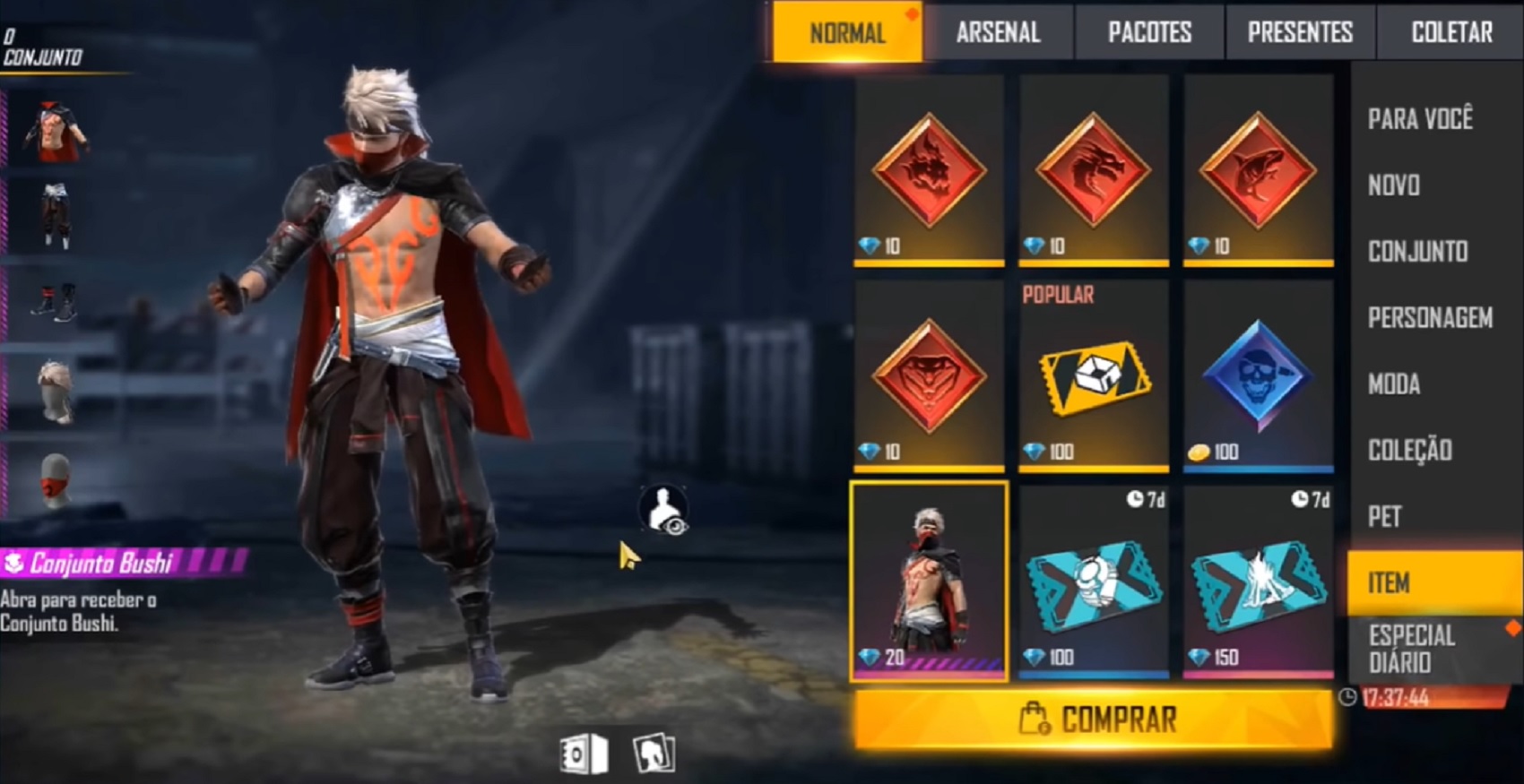
Task: Click the skin-card icon beside the vault
Action: (654, 754)
